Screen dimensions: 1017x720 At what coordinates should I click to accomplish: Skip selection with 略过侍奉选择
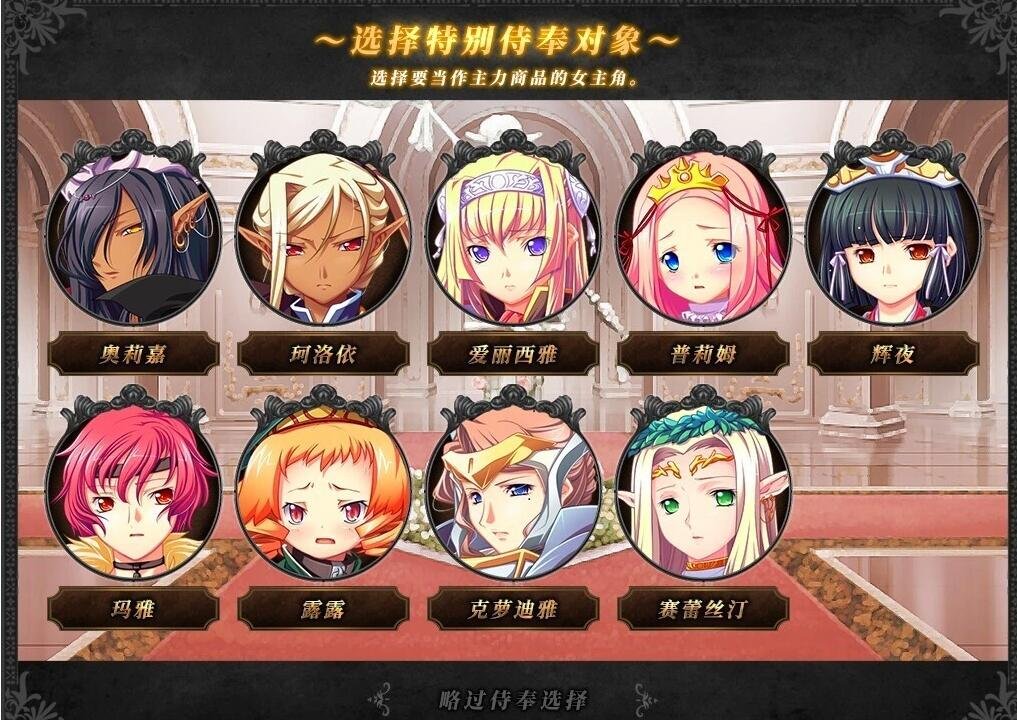click(513, 699)
